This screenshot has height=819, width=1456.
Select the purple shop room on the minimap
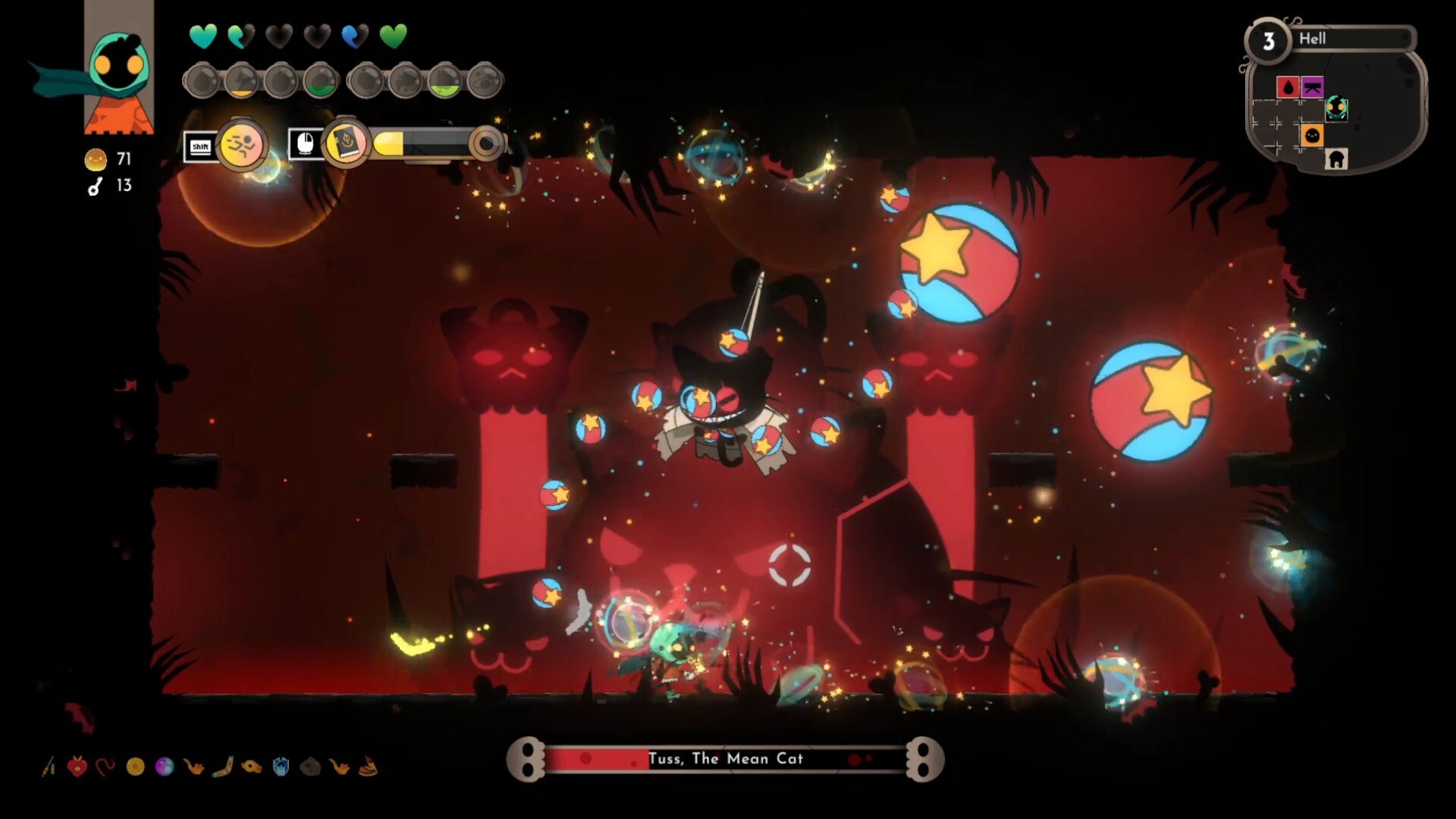[x=1312, y=87]
